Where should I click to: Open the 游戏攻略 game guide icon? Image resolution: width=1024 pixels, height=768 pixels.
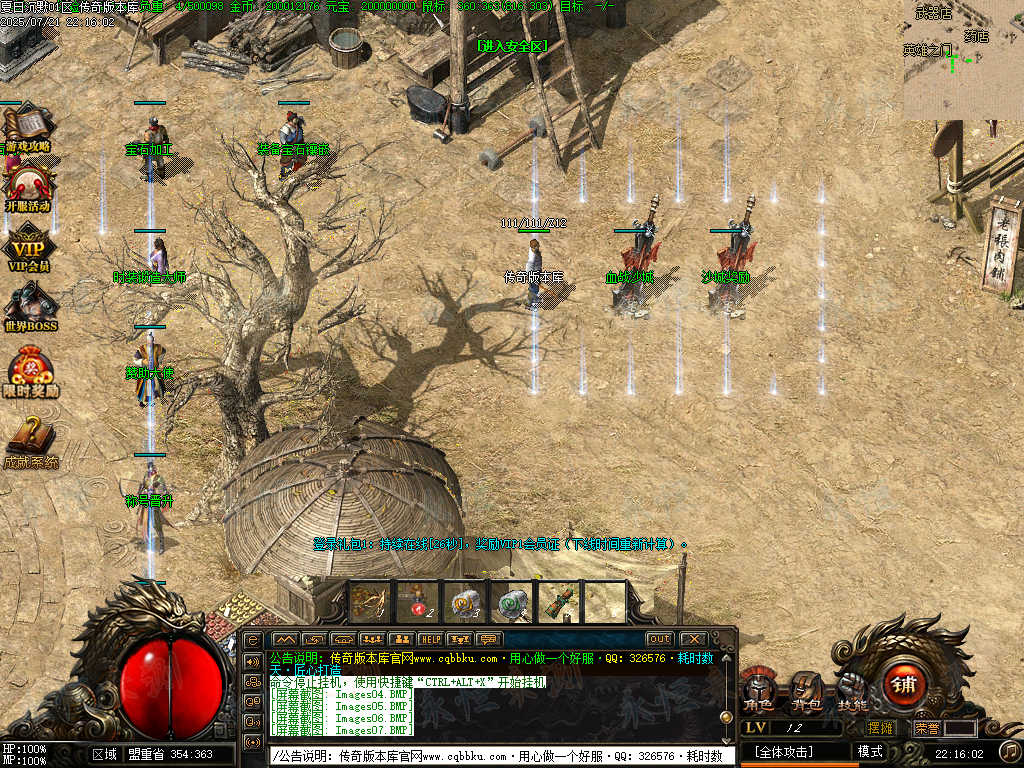[x=27, y=127]
